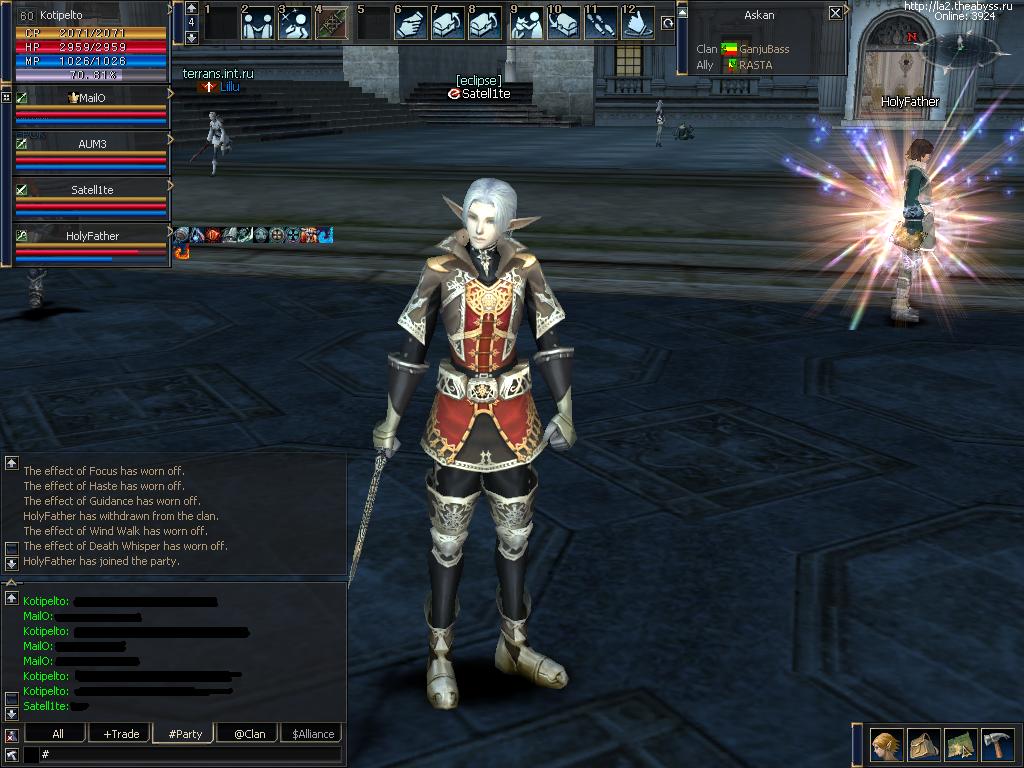
Task: Open the map icon
Action: tap(960, 745)
